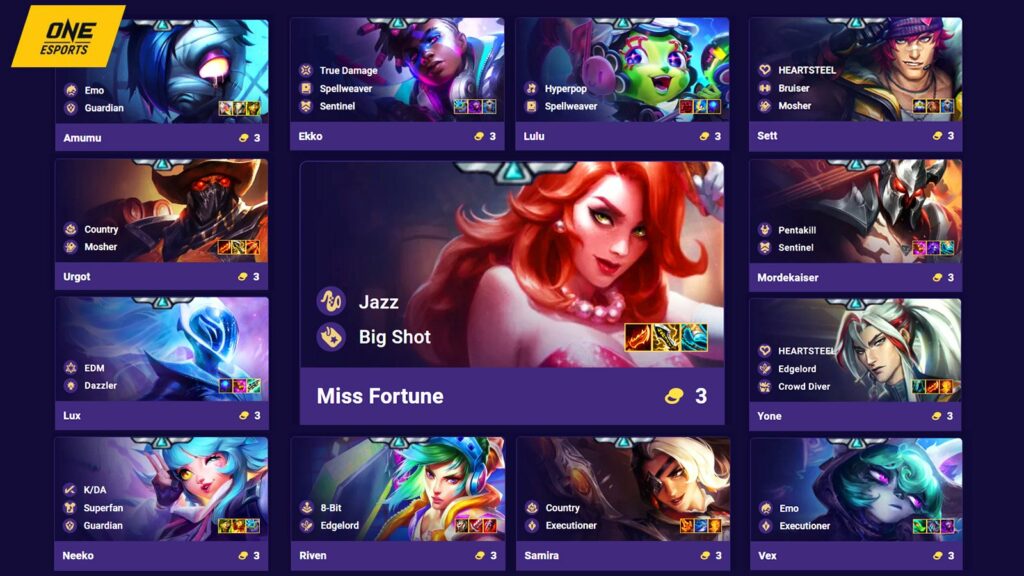Select the Amumu champion card
Image resolution: width=1024 pixels, height=576 pixels.
[x=161, y=85]
